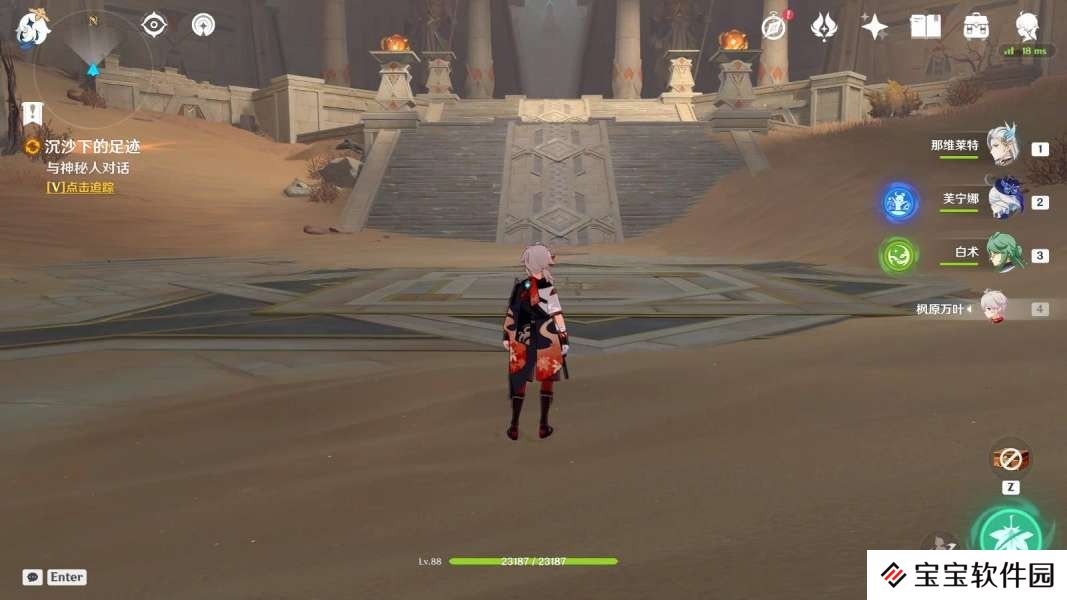Open the compass events icon

(x=774, y=27)
